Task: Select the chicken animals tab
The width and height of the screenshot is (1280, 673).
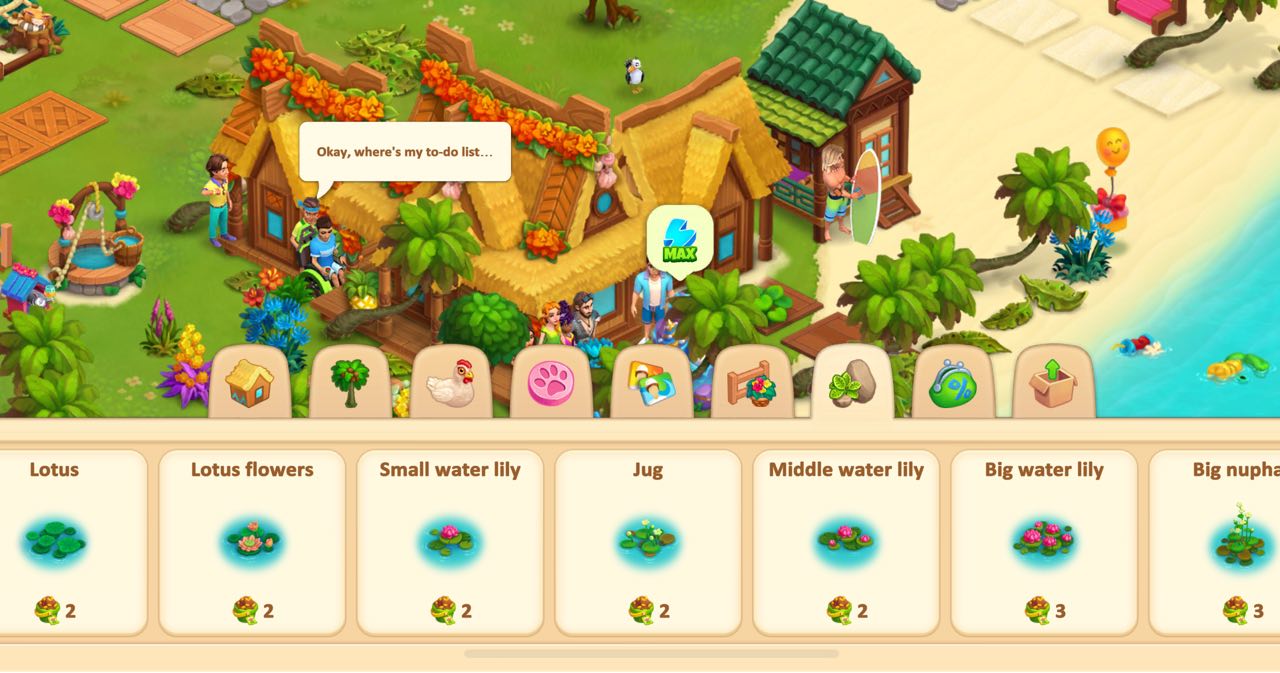Action: [x=451, y=384]
